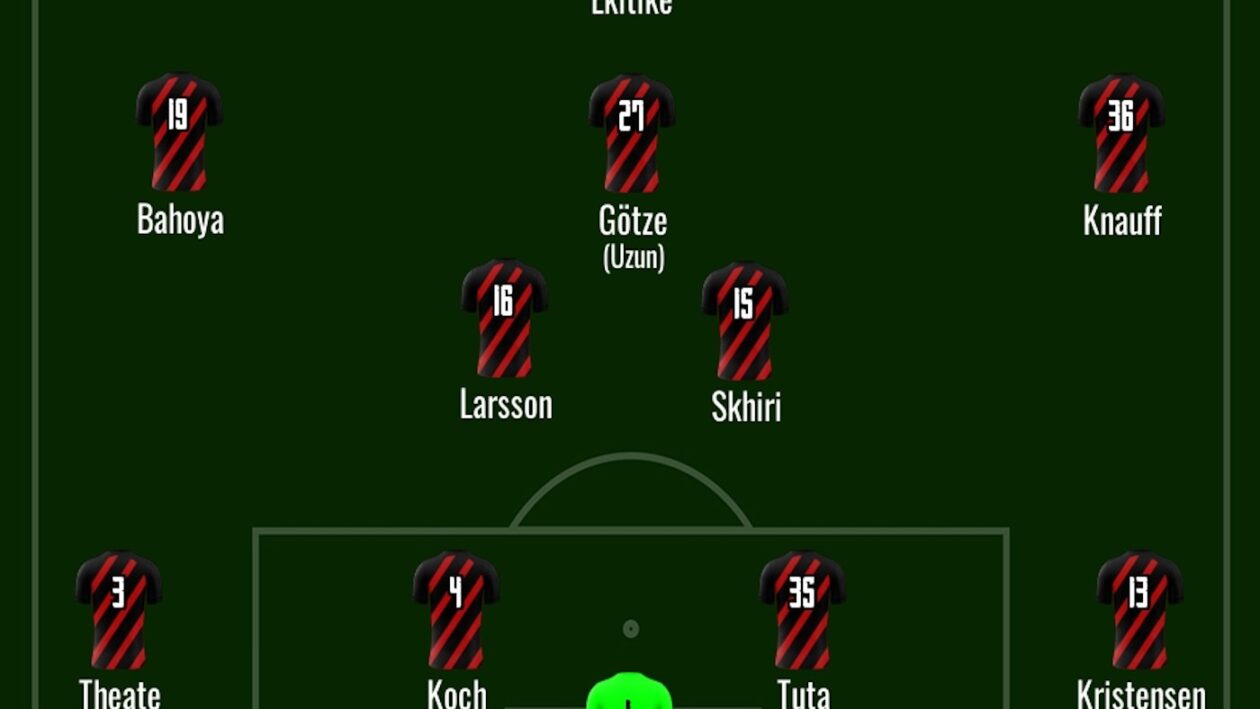Choose Götze's number 27 shirt
Image resolution: width=1260 pixels, height=709 pixels.
coord(631,132)
